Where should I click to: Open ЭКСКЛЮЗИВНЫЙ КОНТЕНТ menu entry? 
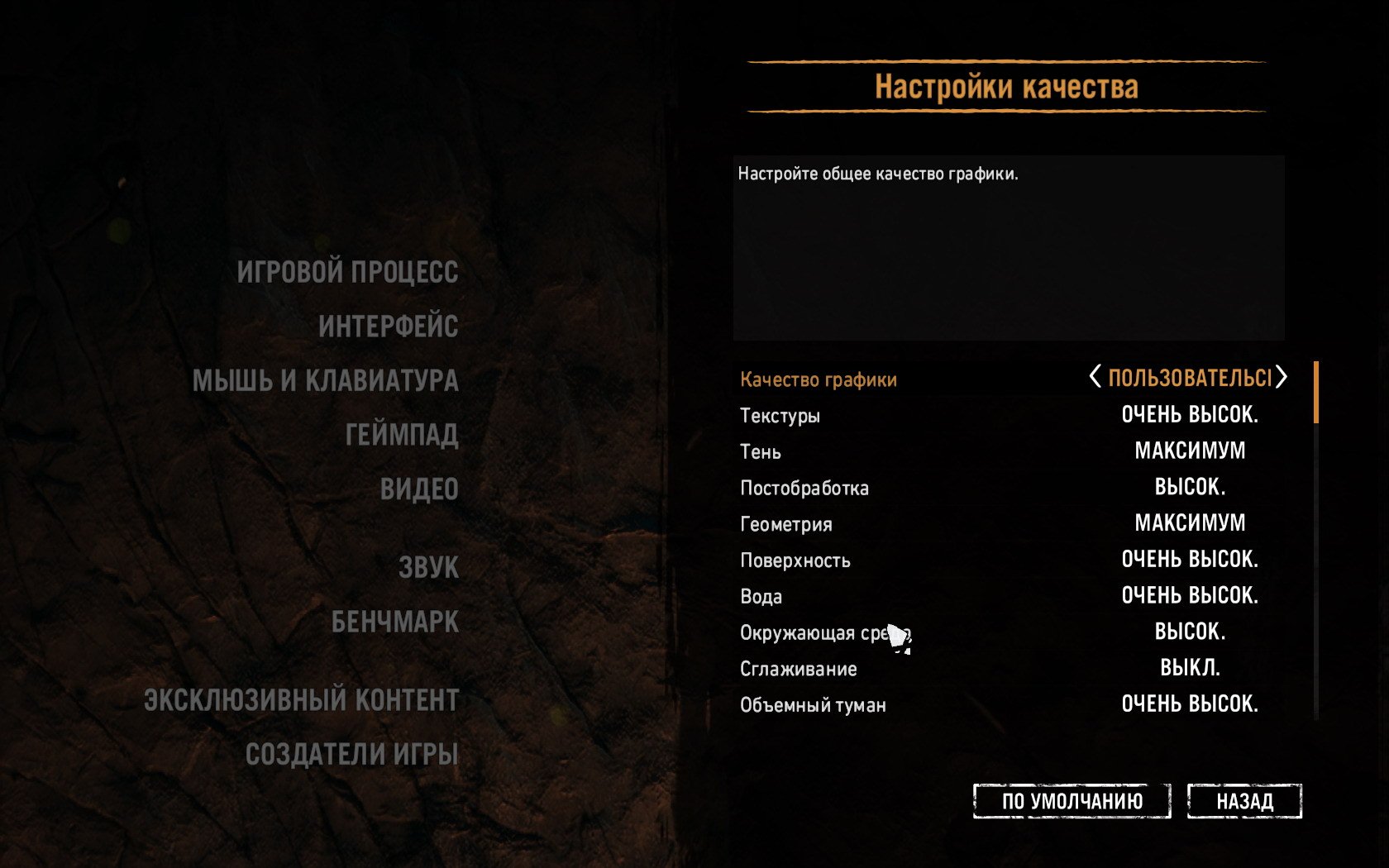(x=301, y=700)
